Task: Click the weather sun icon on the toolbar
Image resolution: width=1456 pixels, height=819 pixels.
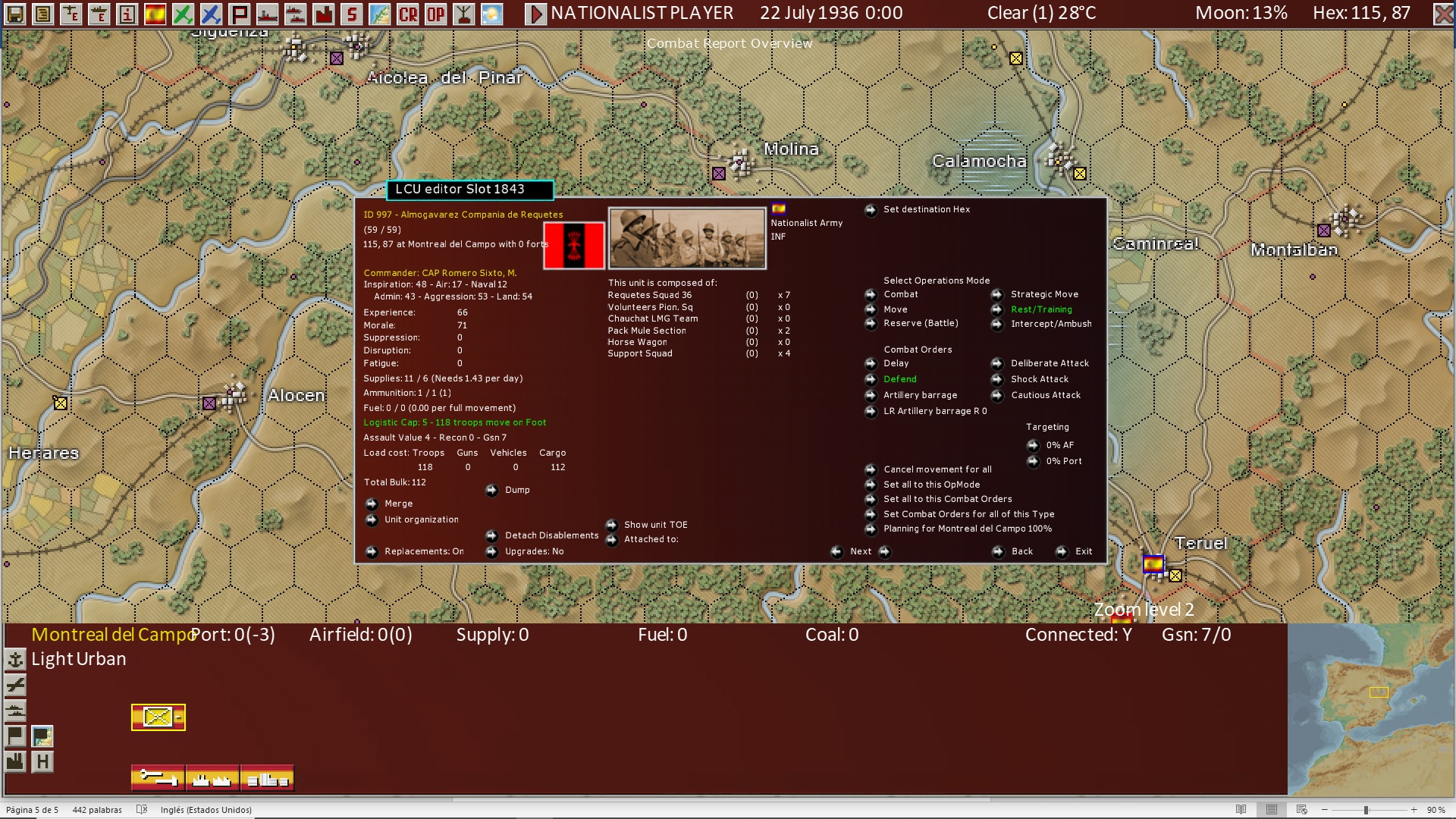Action: [491, 13]
